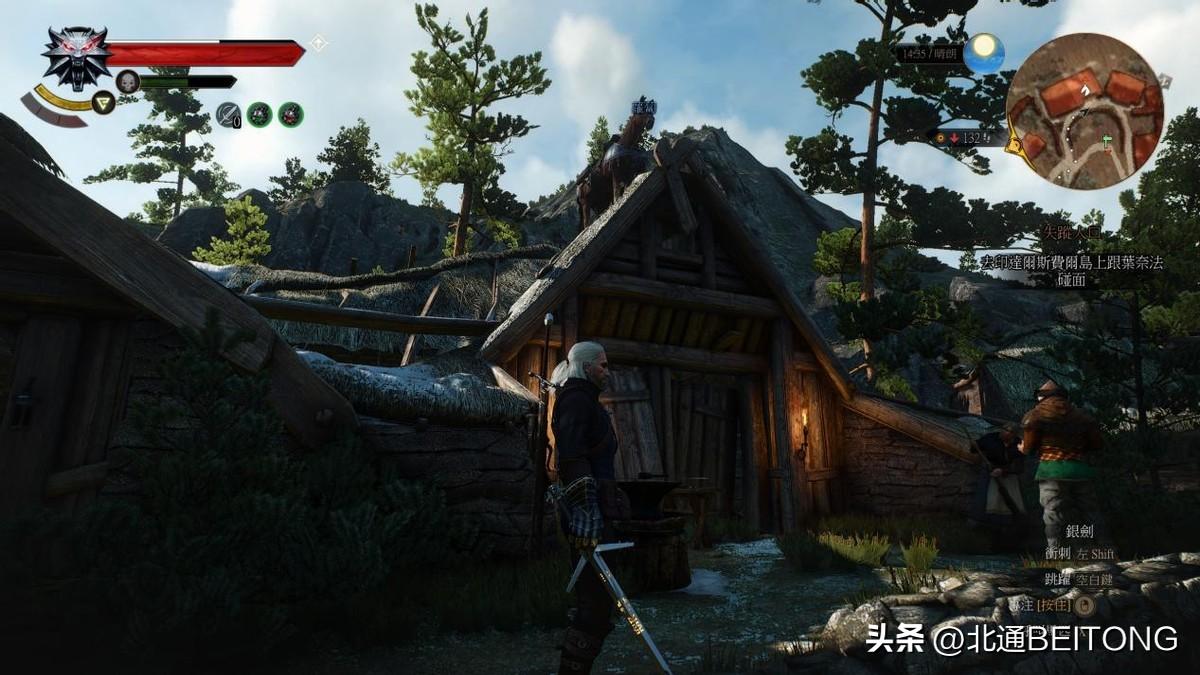Viewport: 1200px width, 675px height.
Task: Click the green marker on the minimap
Action: click(x=1107, y=141)
